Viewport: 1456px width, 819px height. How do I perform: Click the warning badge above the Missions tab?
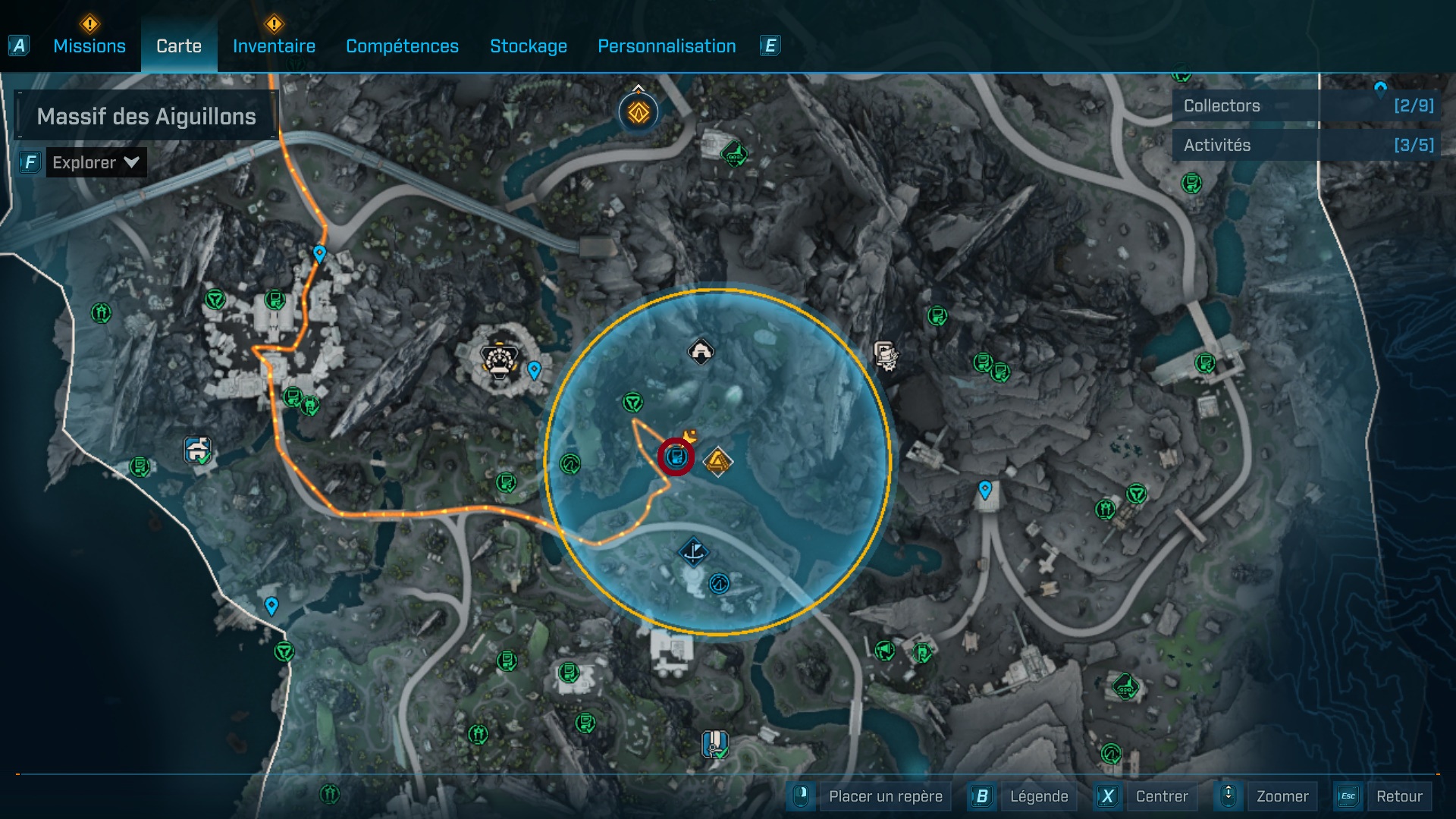point(89,24)
